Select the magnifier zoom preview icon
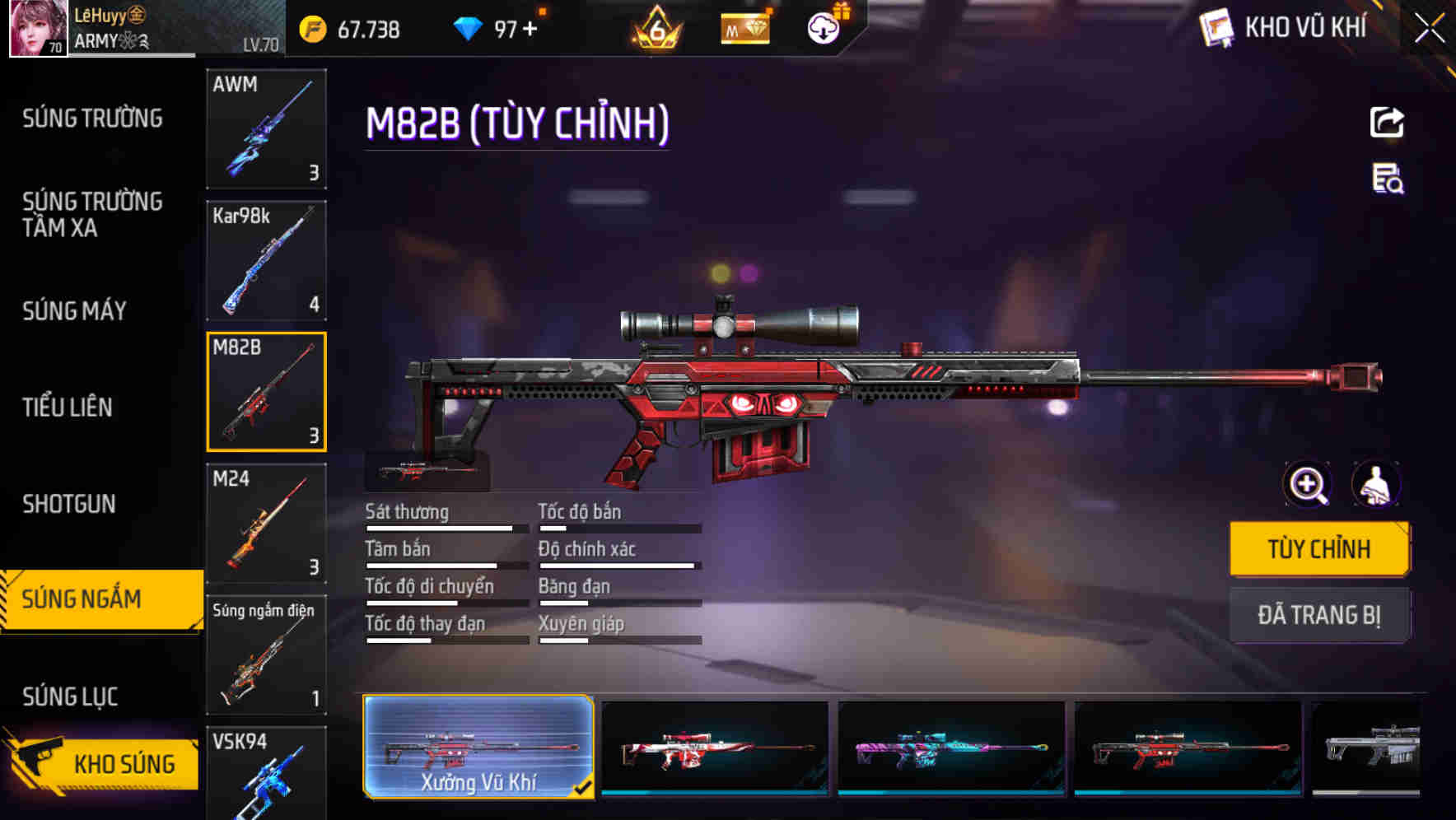This screenshot has height=820, width=1456. tap(1306, 484)
